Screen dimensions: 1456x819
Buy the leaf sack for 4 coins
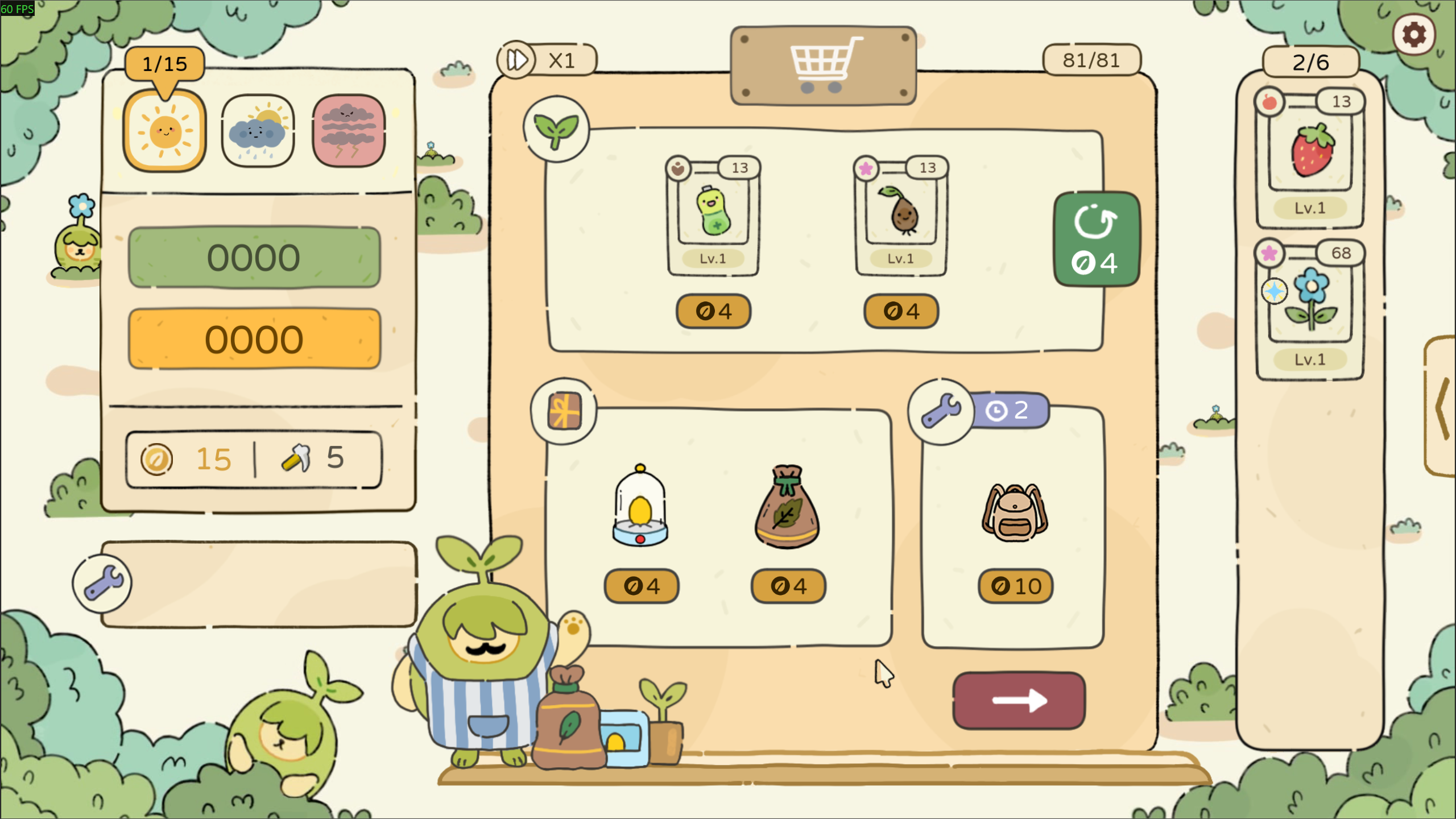[788, 586]
